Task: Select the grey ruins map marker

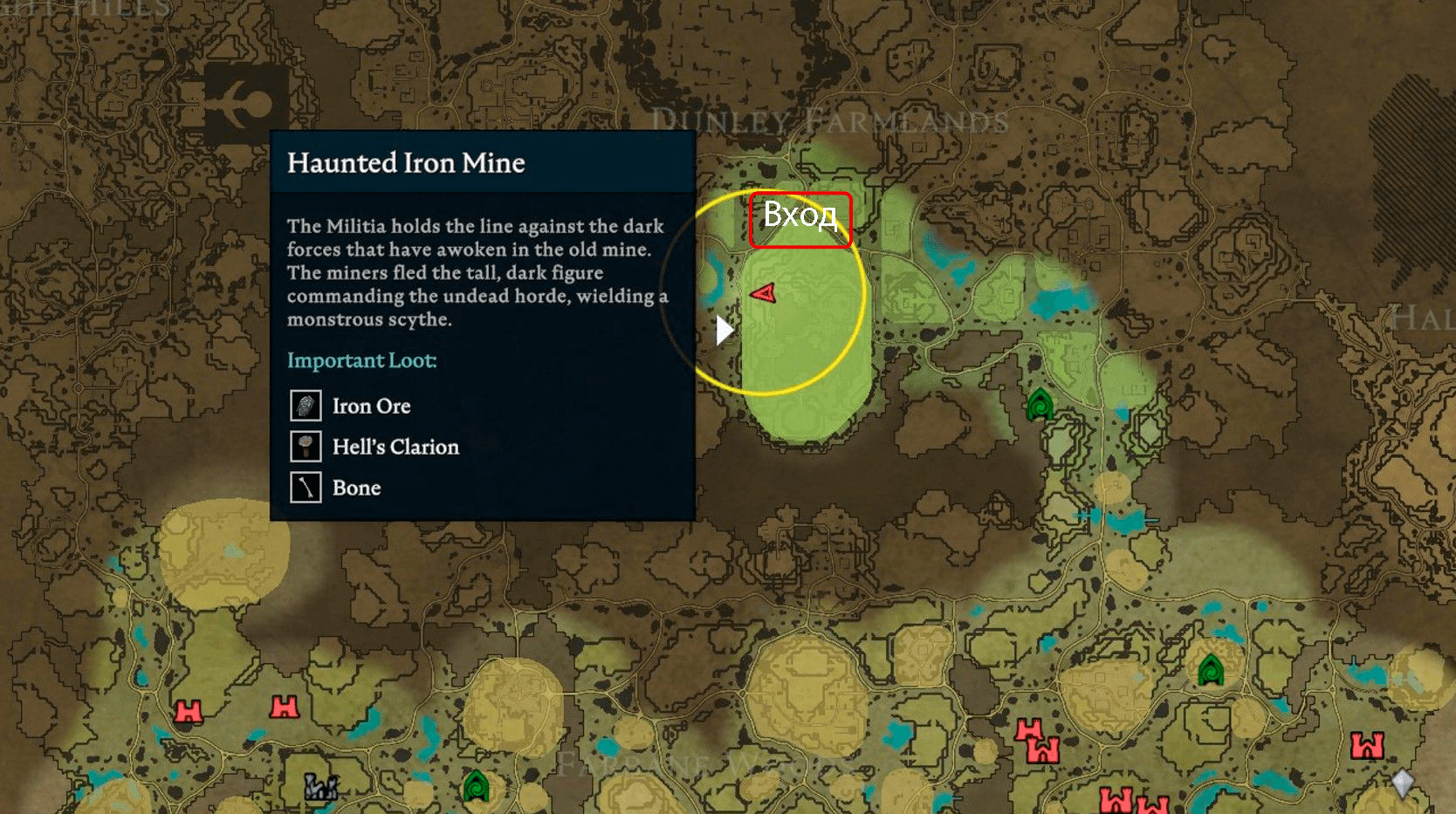Action: (x=320, y=786)
